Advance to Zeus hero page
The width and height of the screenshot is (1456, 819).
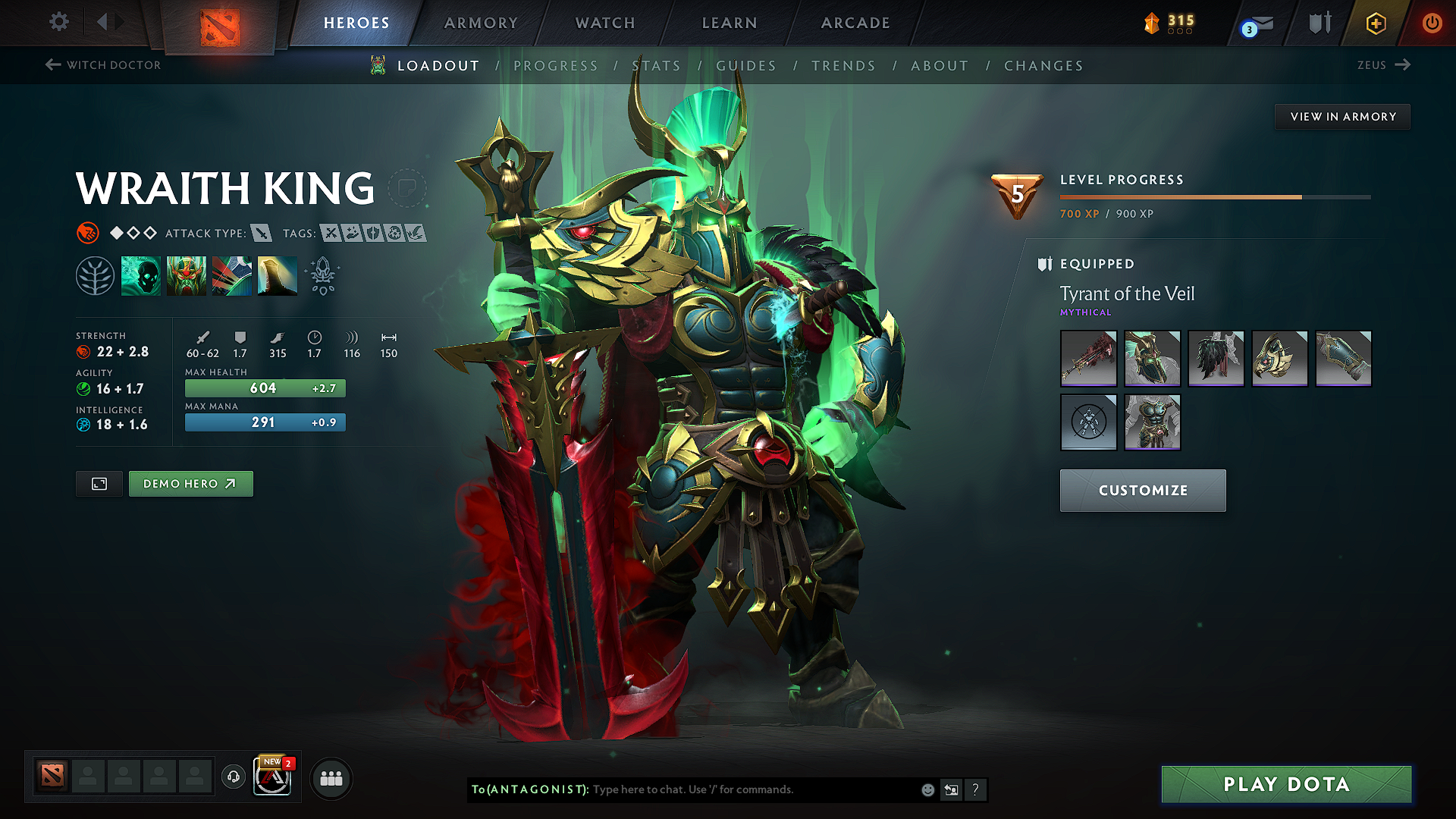[1385, 65]
